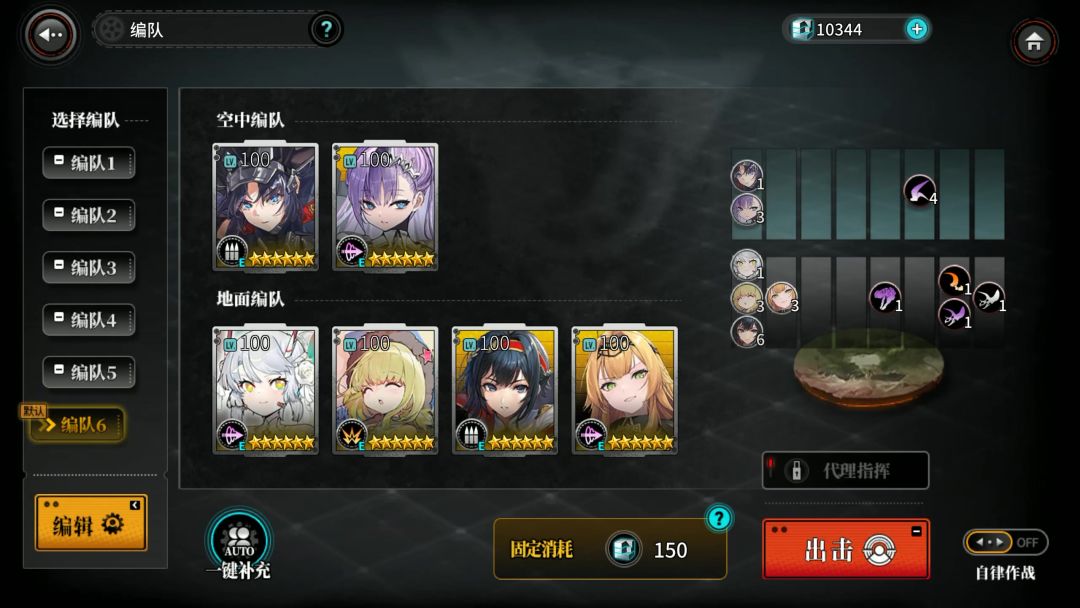Open the help tooltip beside 编队 title
Image resolution: width=1080 pixels, height=608 pixels.
325,29
